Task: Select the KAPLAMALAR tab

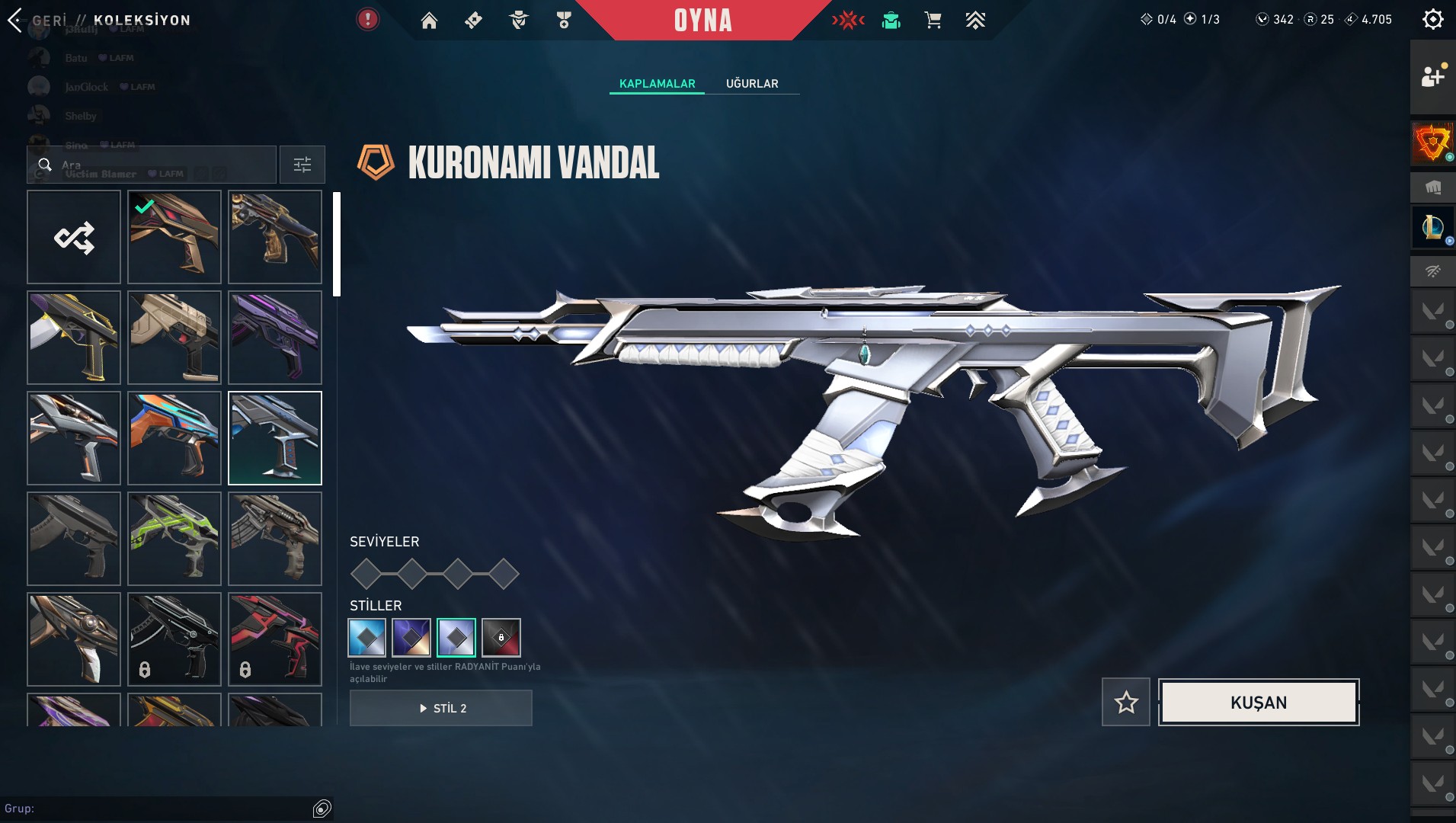Action: tap(657, 83)
